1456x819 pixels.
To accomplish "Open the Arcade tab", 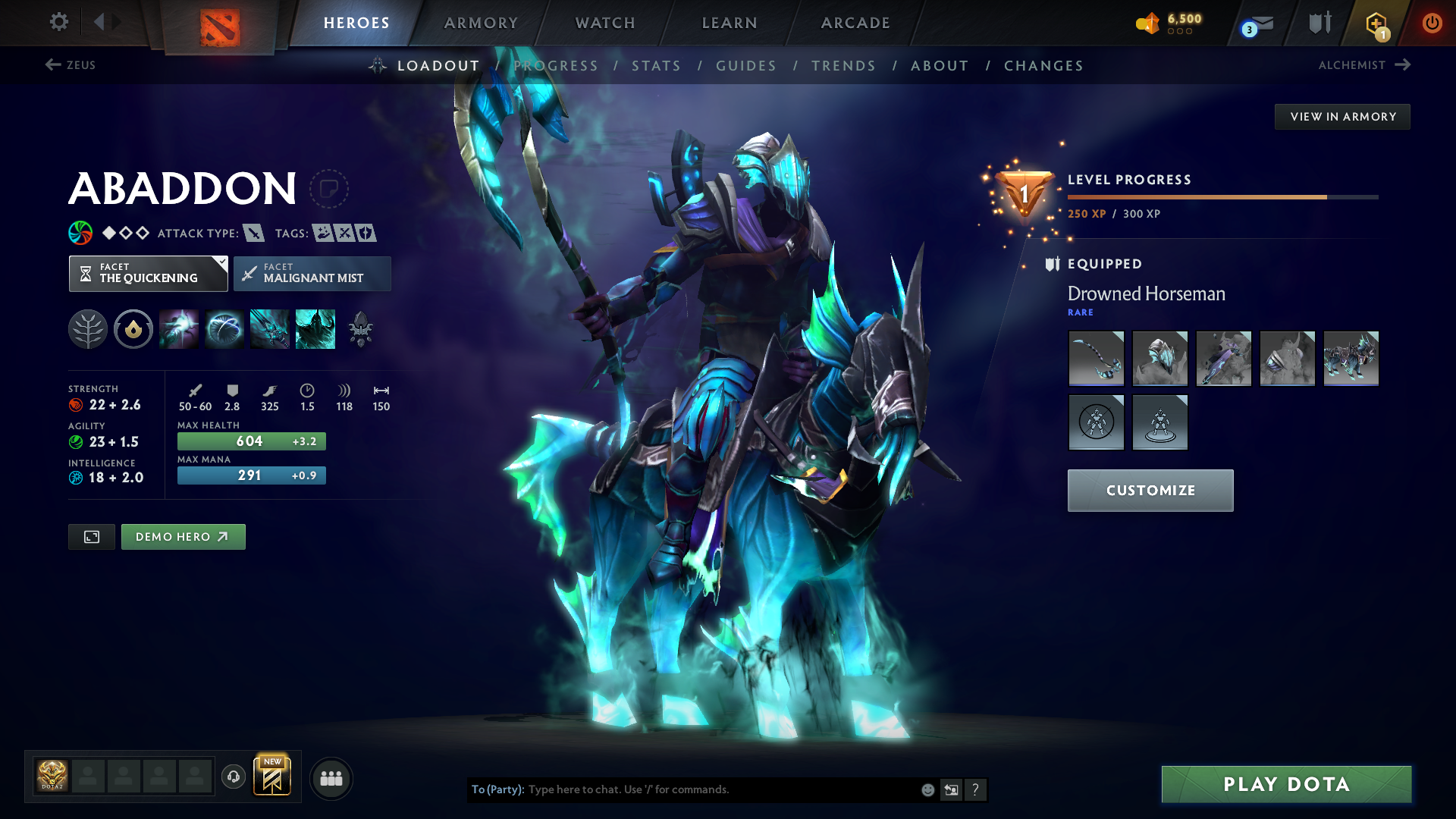I will [855, 23].
